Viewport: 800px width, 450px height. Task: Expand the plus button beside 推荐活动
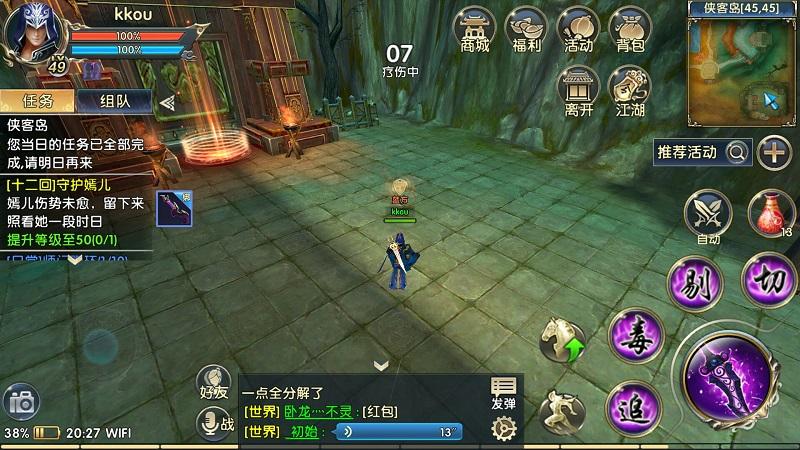coord(774,152)
